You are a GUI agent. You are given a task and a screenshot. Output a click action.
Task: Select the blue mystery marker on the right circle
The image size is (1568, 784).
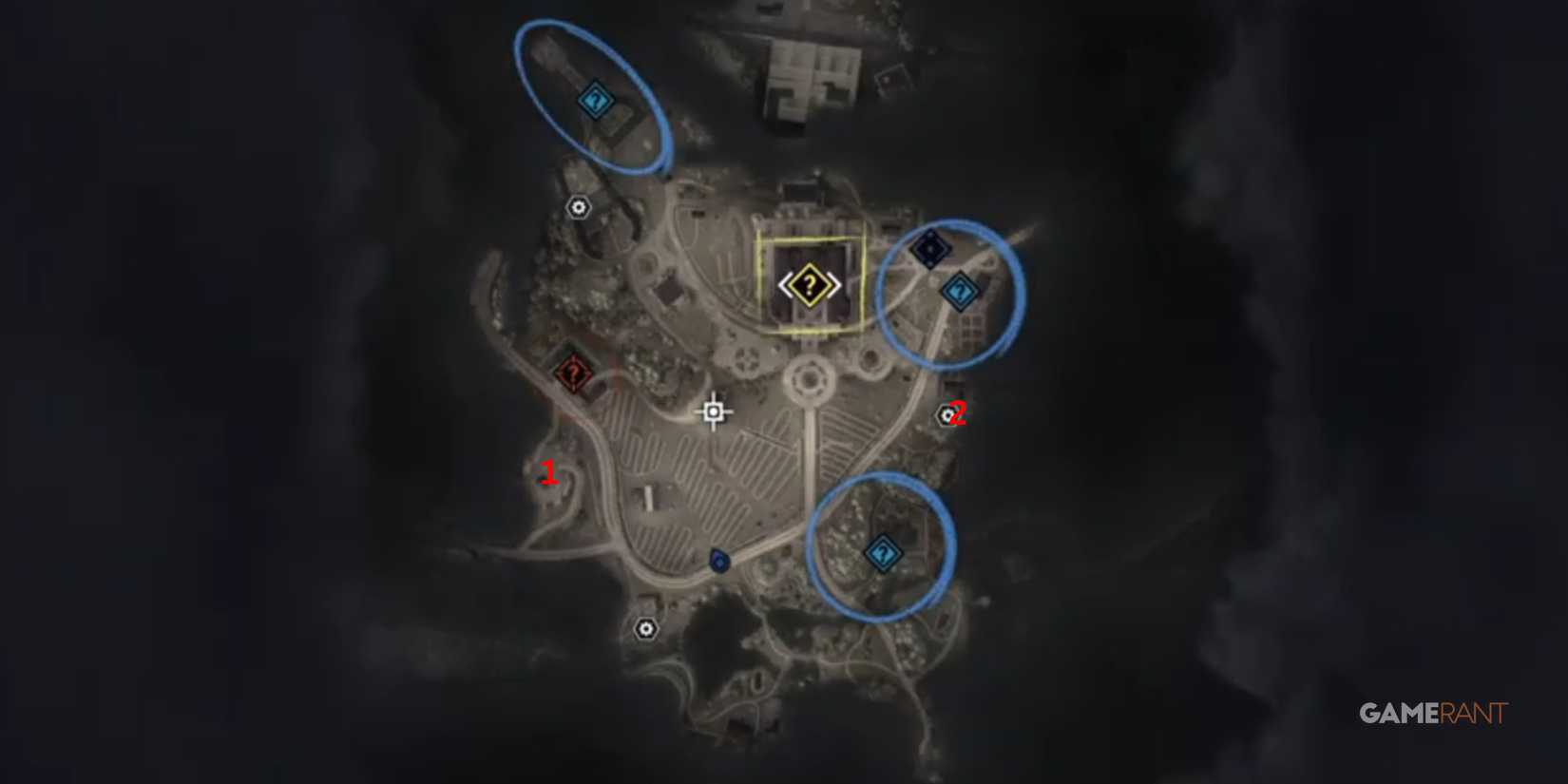coord(961,289)
